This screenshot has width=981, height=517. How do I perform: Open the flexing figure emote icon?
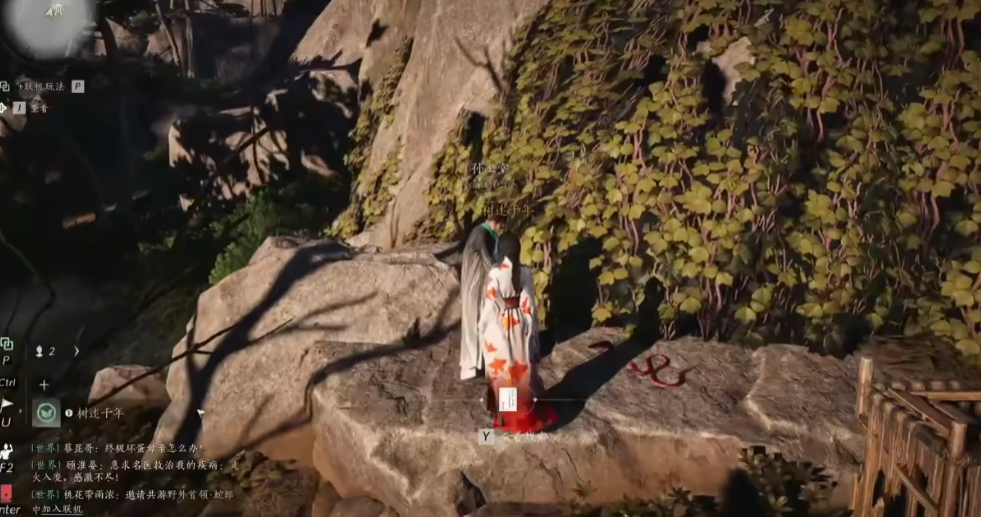click(x=6, y=451)
